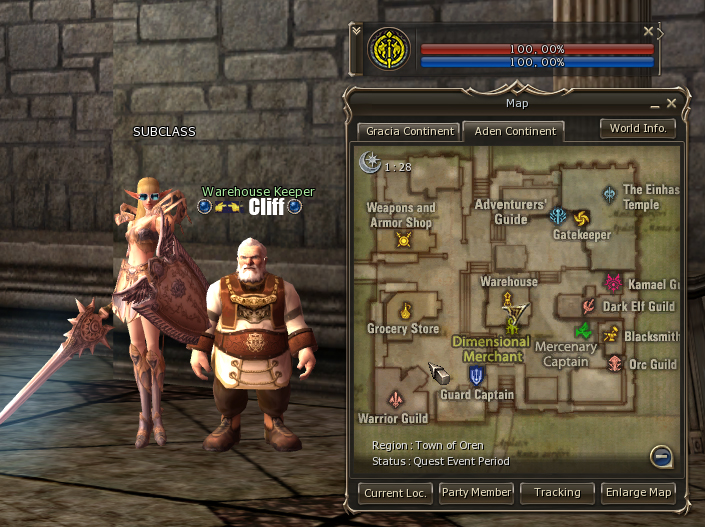
Task: Select the Aden Continent tab
Action: (517, 131)
